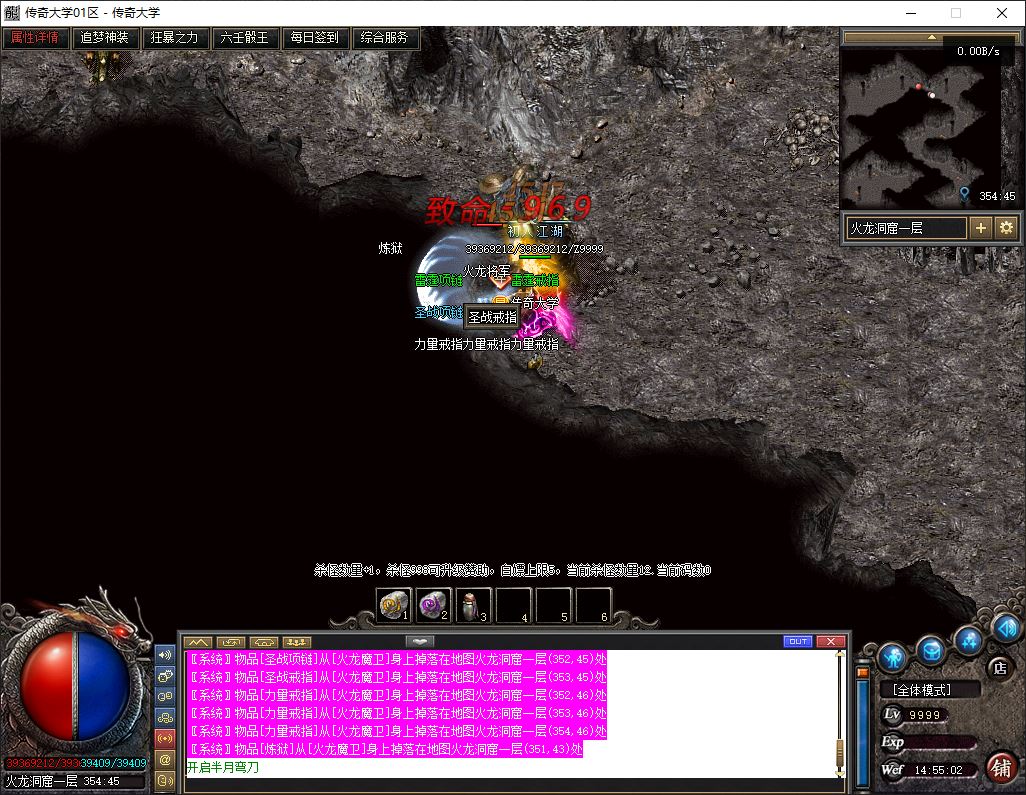This screenshot has height=795, width=1026.
Task: Open the 店 shop button
Action: pyautogui.click(x=998, y=667)
